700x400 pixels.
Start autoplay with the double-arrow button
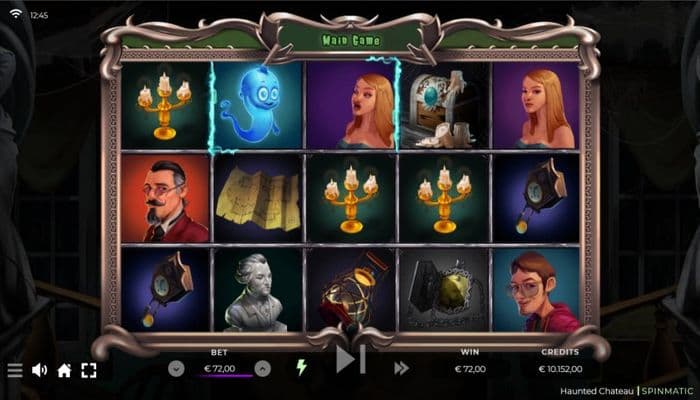click(401, 368)
